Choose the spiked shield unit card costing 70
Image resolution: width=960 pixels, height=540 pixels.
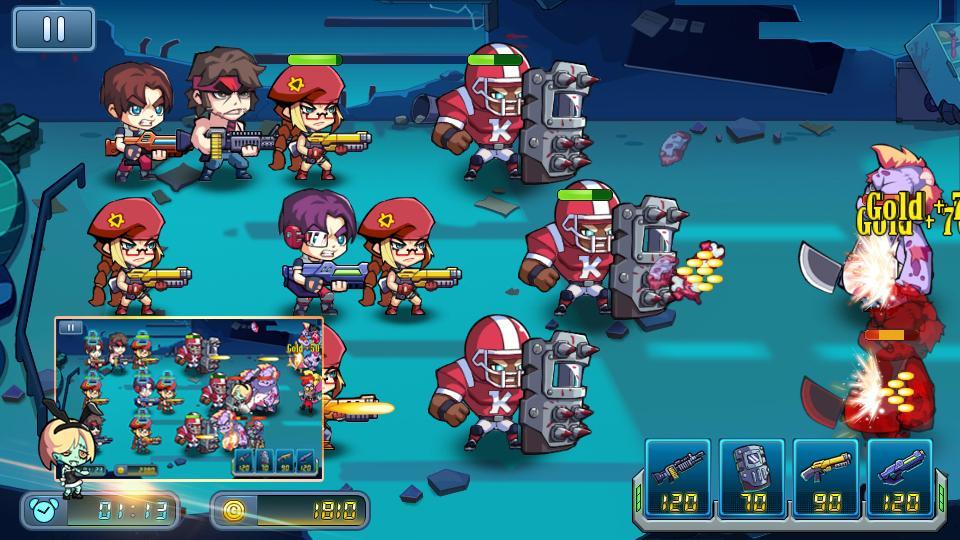click(x=752, y=477)
